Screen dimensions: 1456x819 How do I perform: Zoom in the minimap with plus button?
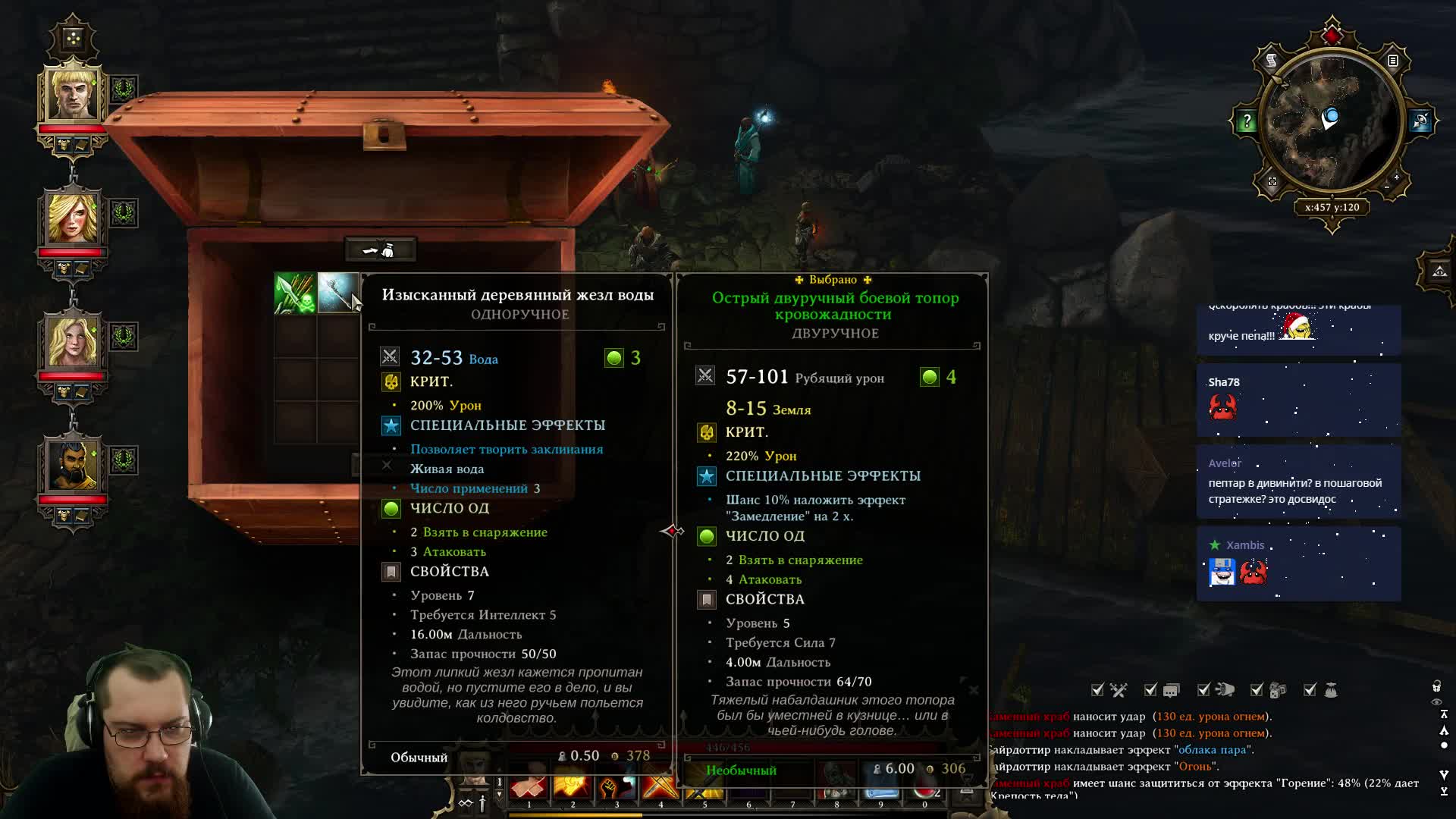point(1396,177)
